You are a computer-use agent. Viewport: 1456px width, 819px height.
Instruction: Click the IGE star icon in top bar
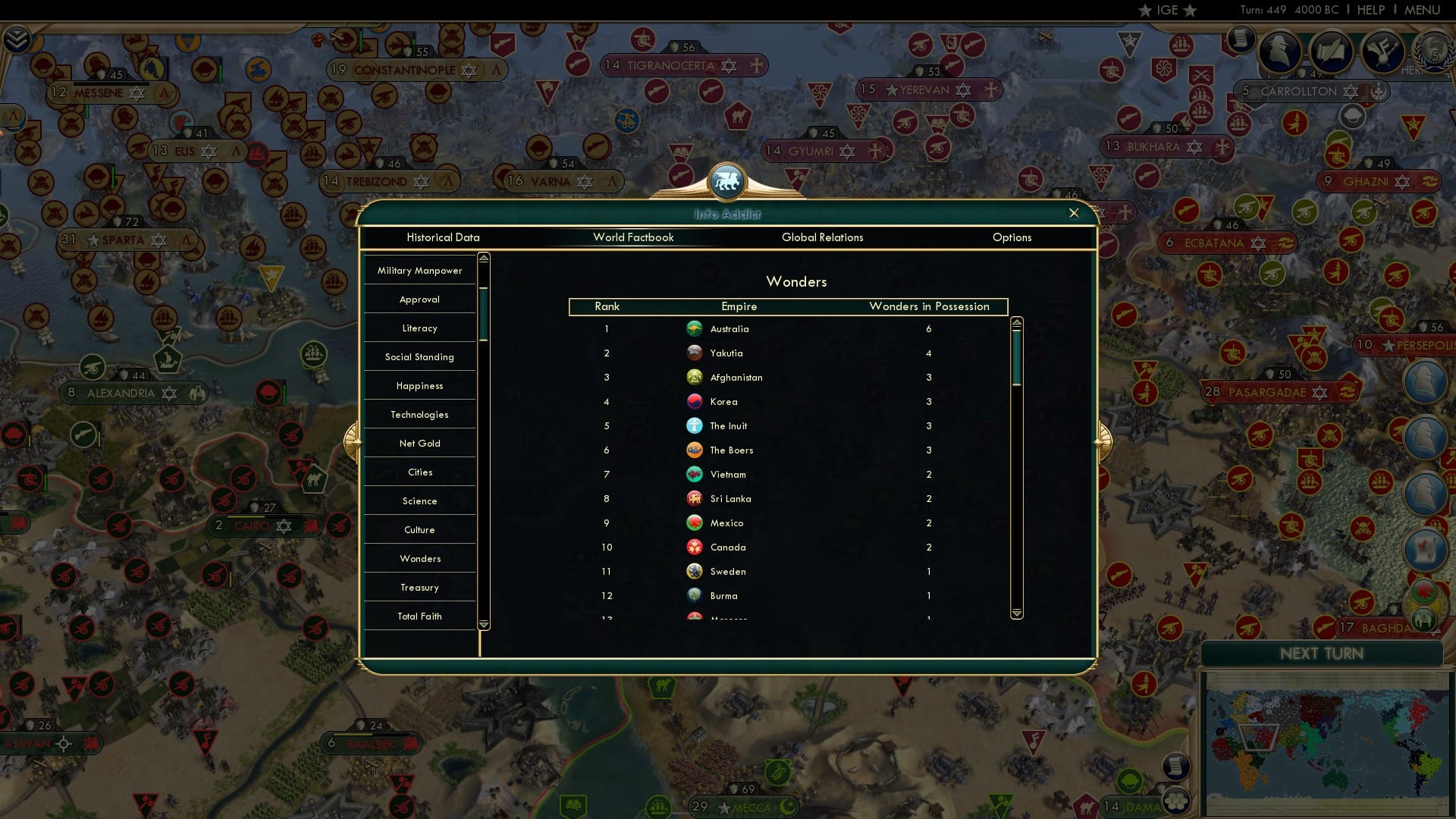click(x=1144, y=10)
